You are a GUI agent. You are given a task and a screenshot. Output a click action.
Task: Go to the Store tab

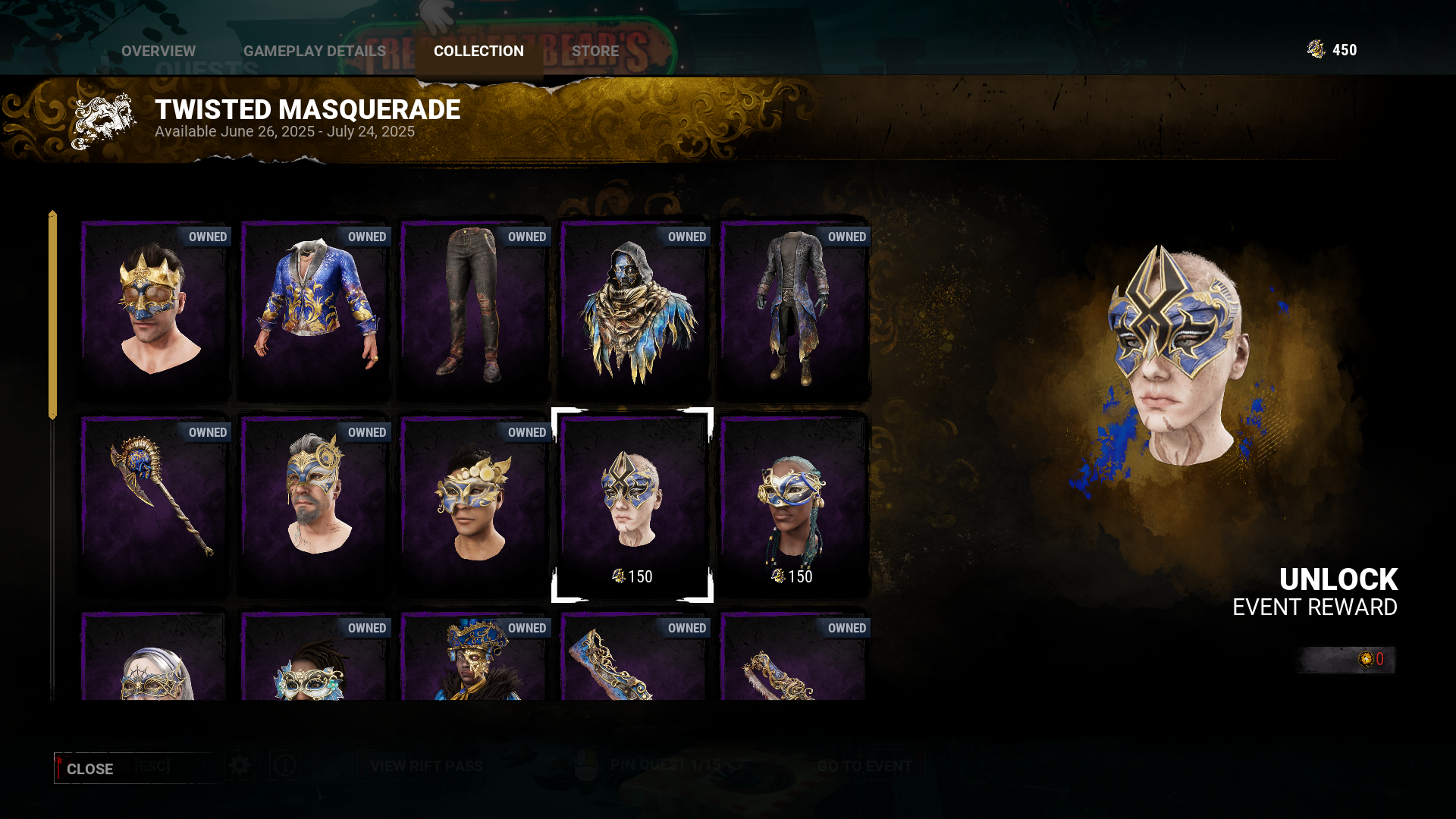pyautogui.click(x=595, y=51)
